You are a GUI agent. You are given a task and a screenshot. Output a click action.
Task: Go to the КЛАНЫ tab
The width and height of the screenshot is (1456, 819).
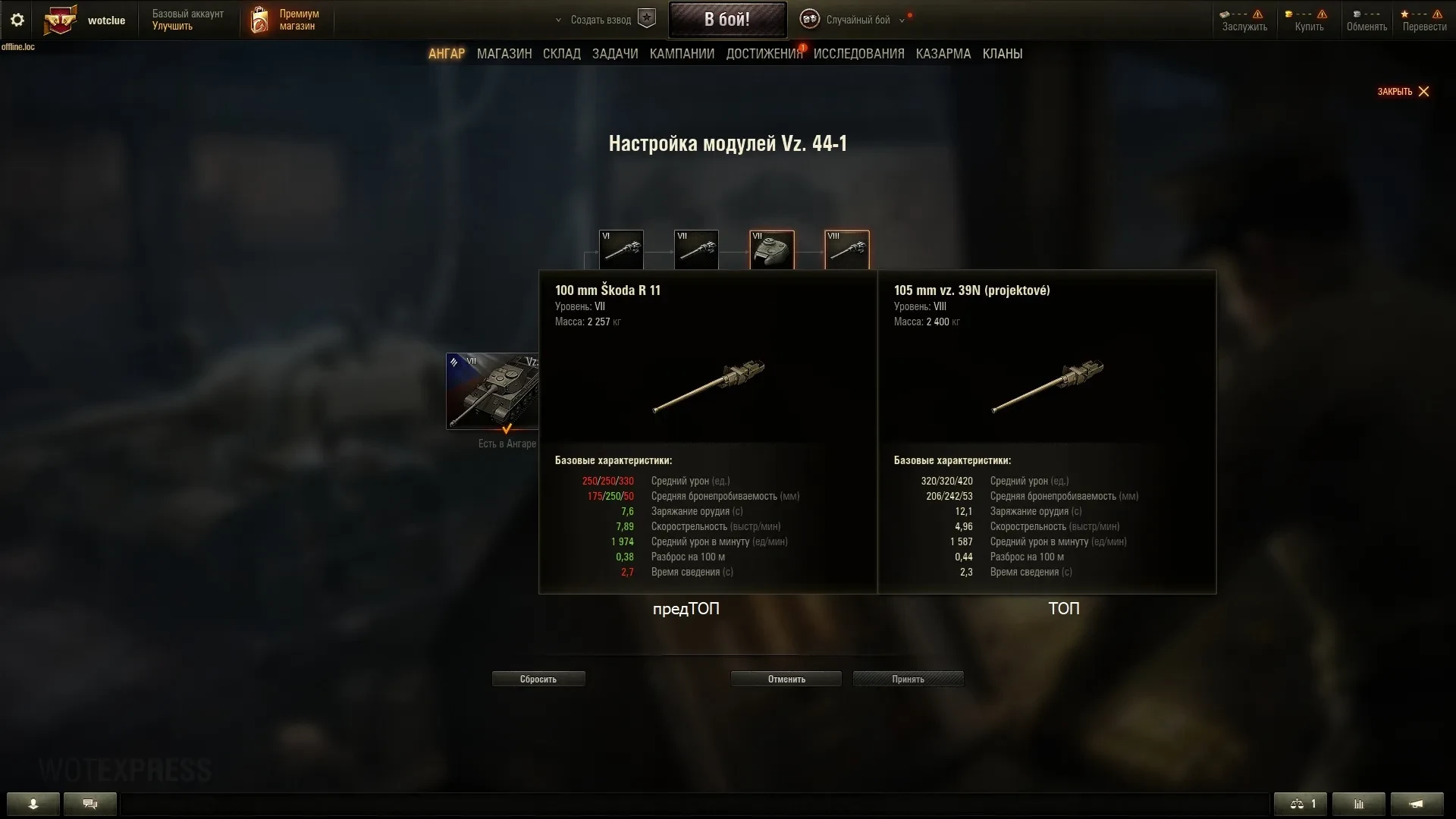(1002, 54)
